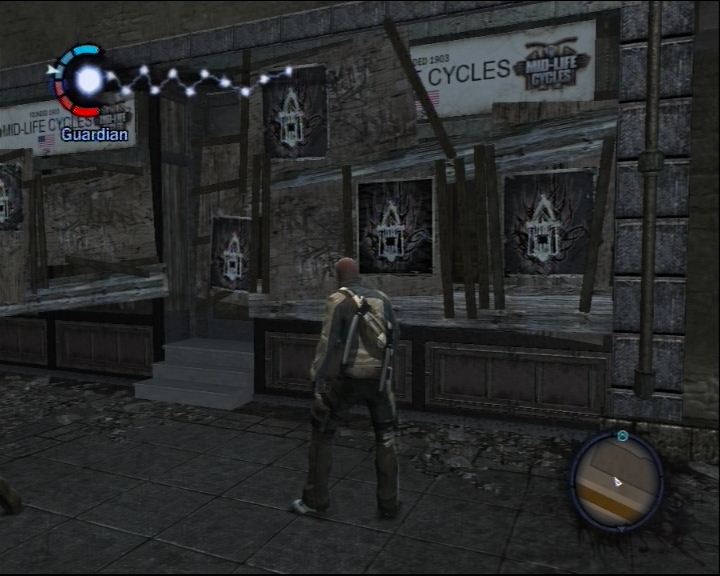Select the circular karma meter icon

(87, 79)
